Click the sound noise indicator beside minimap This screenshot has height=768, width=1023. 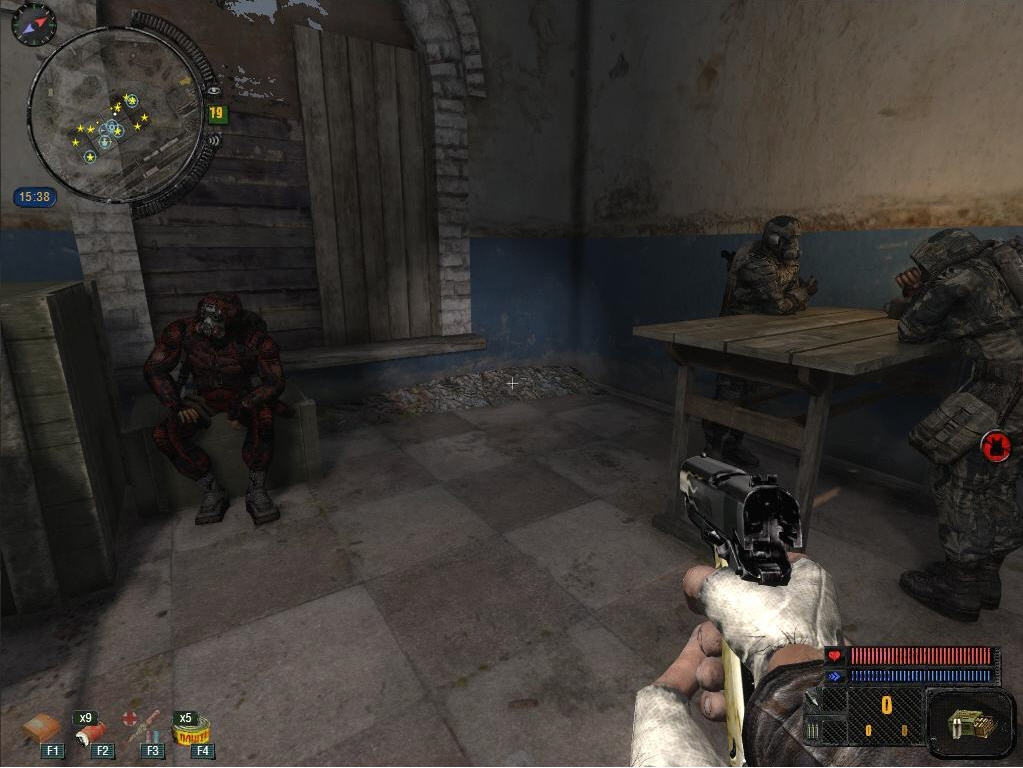click(x=213, y=140)
